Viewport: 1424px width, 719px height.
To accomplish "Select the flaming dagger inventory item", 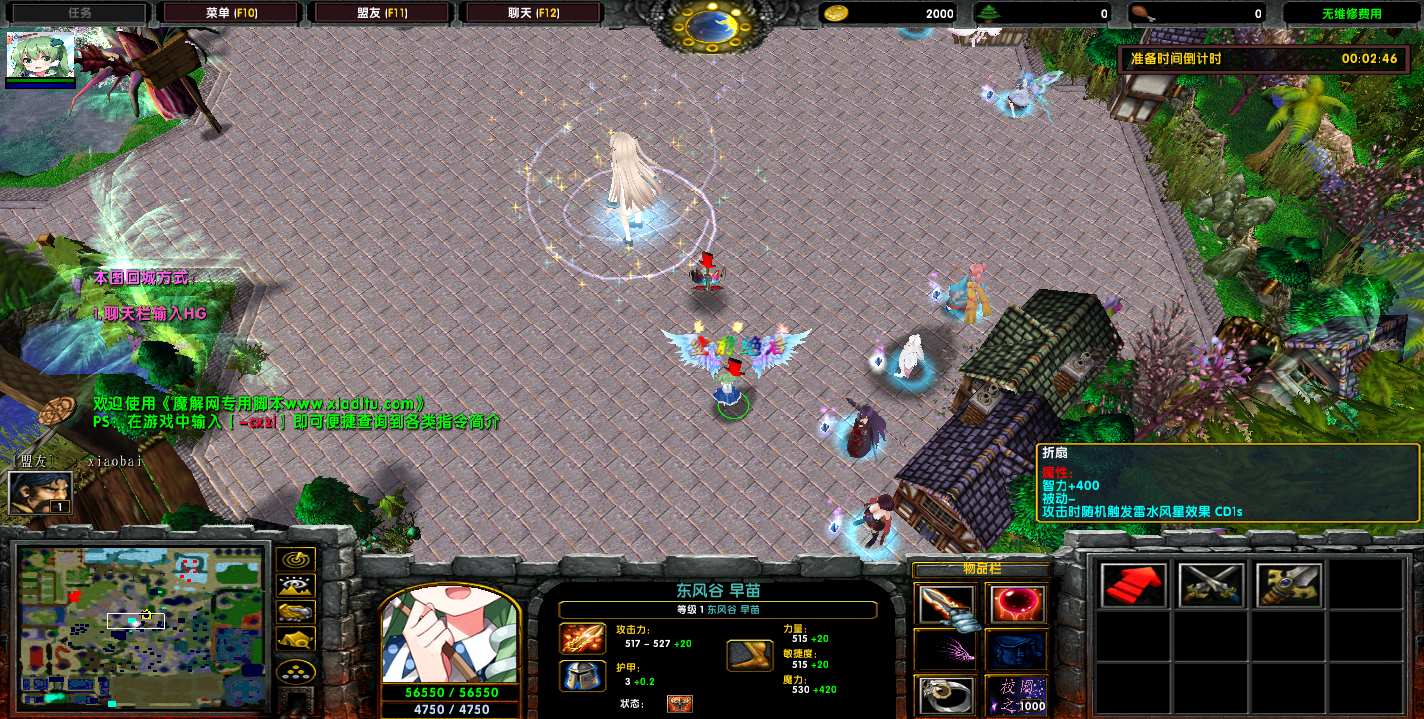I will tap(945, 606).
